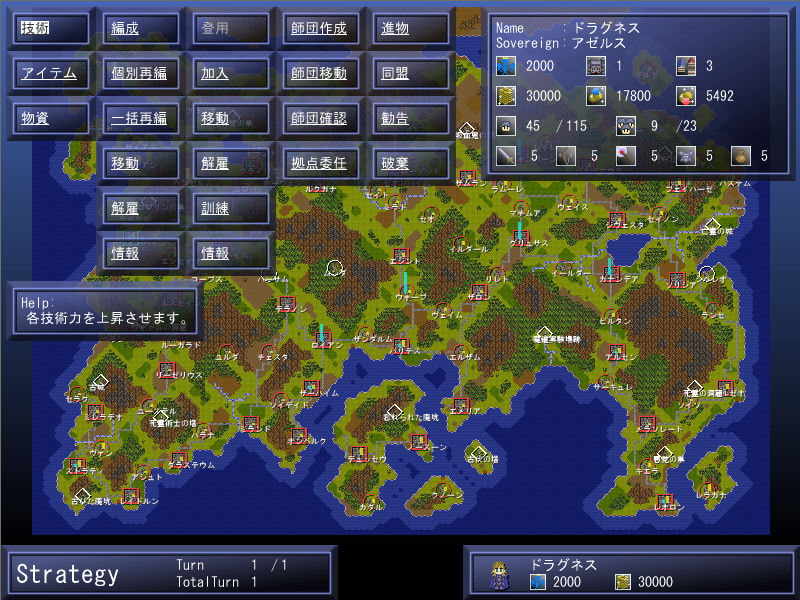Propose an alliance with 同盟

411,73
